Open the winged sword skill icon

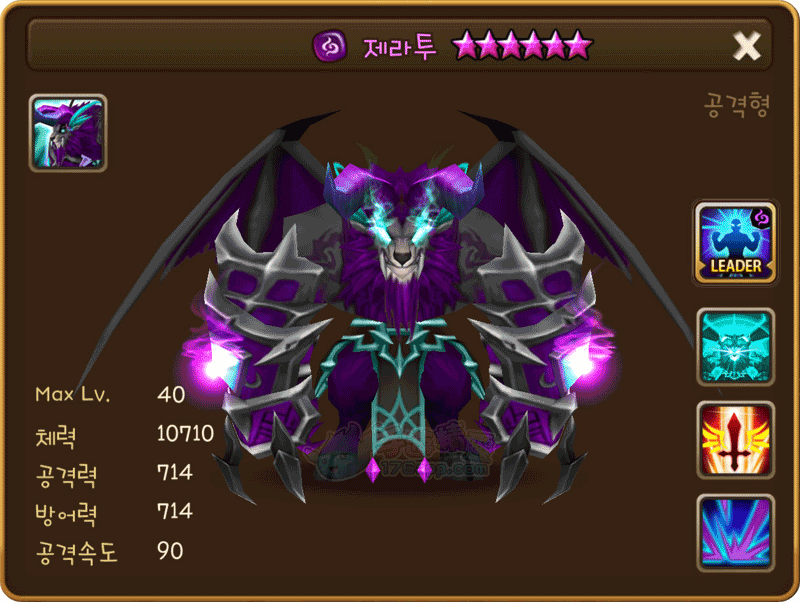click(x=736, y=439)
